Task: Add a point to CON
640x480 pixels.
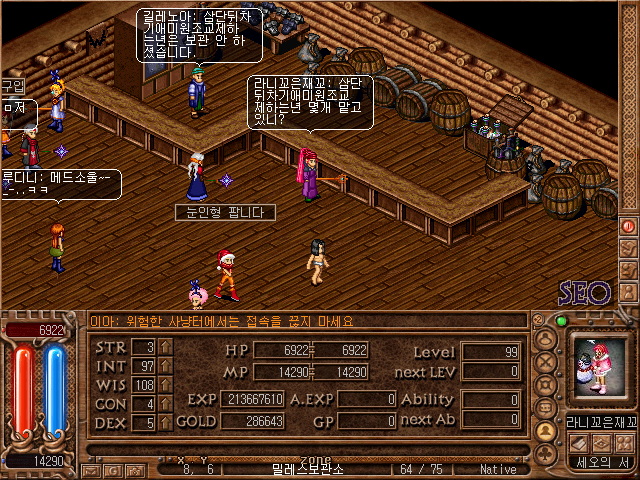Action: [166, 404]
